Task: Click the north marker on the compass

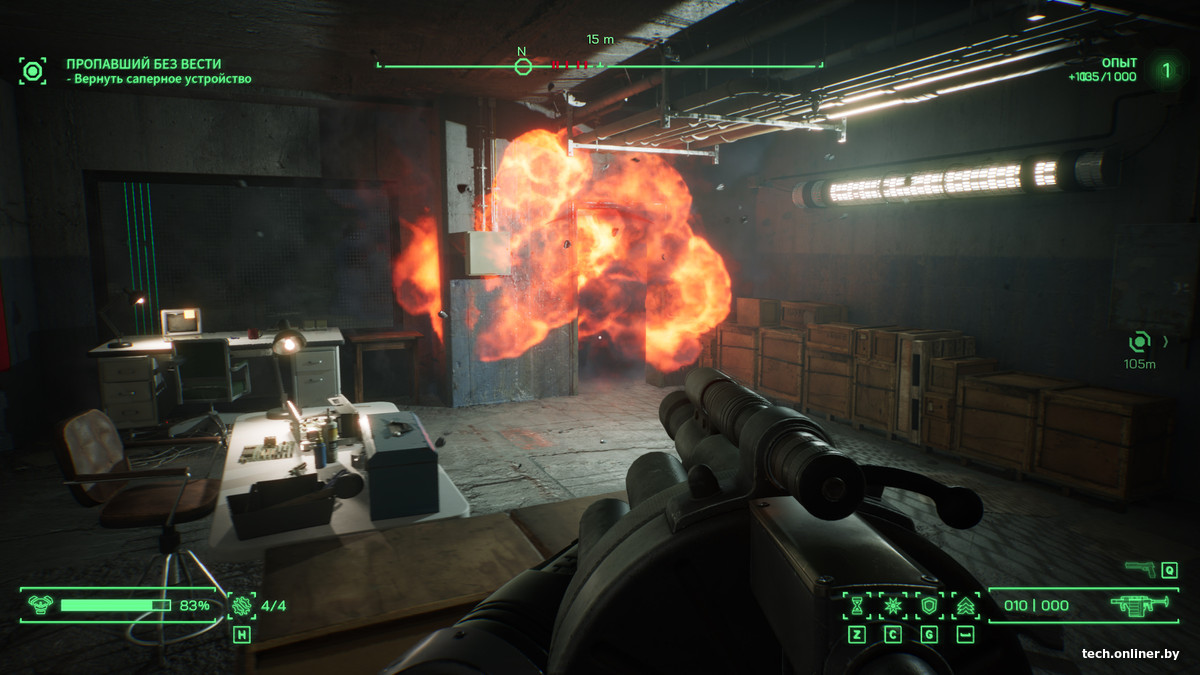Action: coord(522,66)
